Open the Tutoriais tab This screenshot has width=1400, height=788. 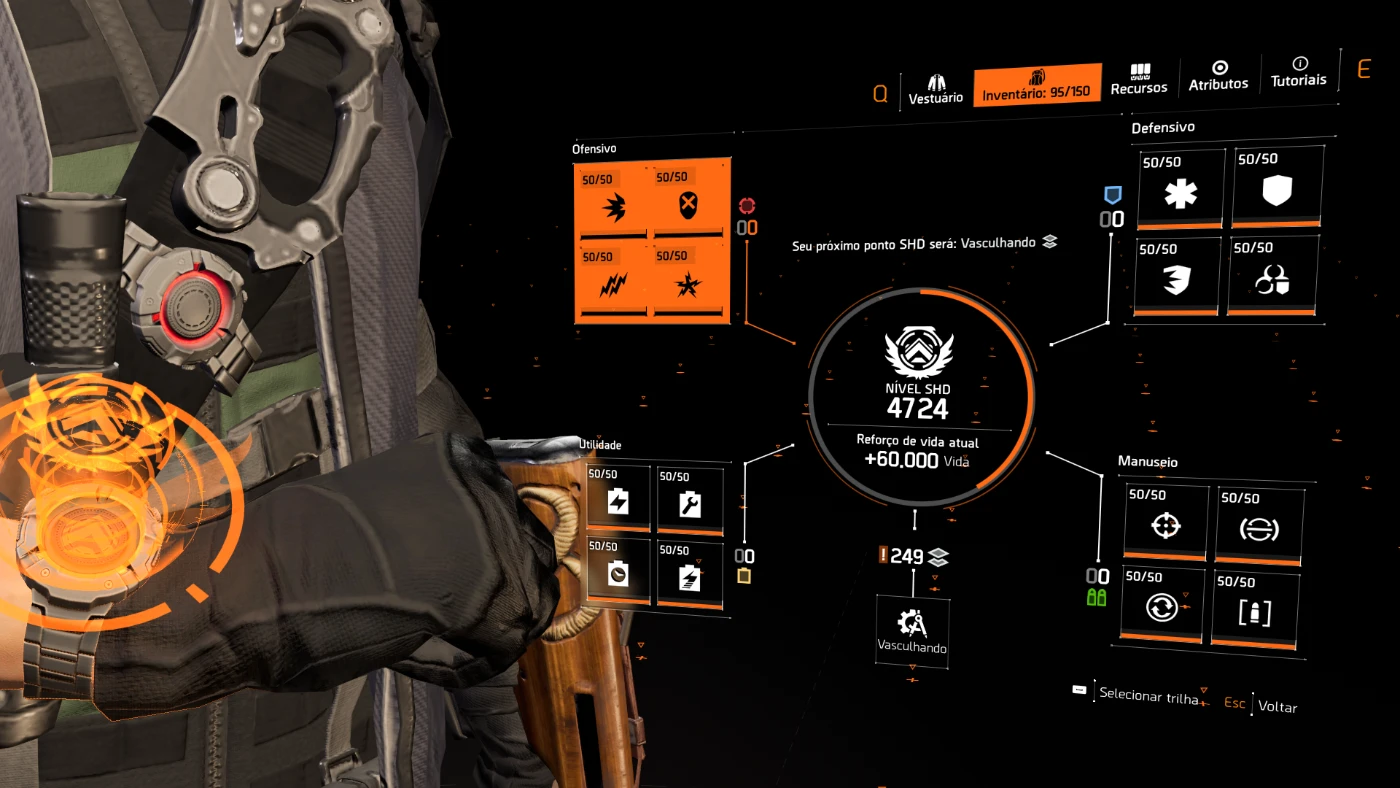tap(1298, 72)
